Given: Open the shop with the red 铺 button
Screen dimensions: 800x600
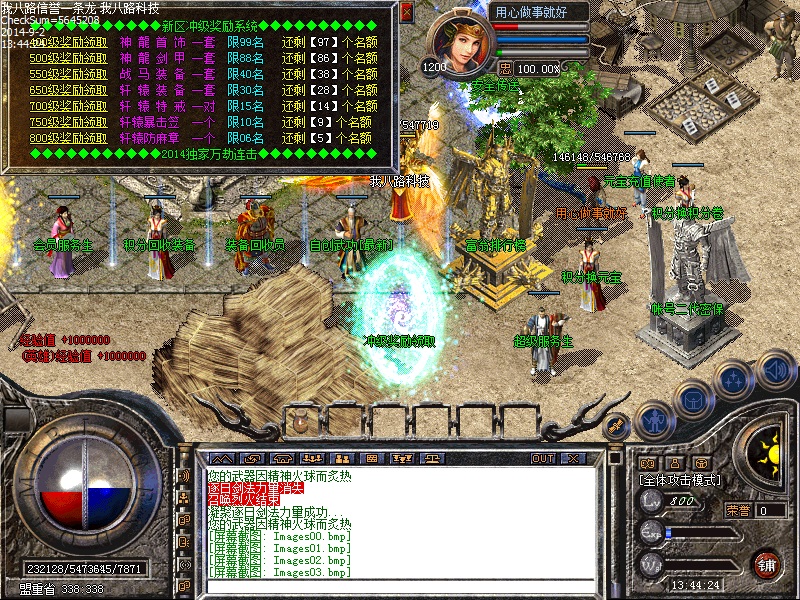Looking at the screenshot, I should 767,563.
